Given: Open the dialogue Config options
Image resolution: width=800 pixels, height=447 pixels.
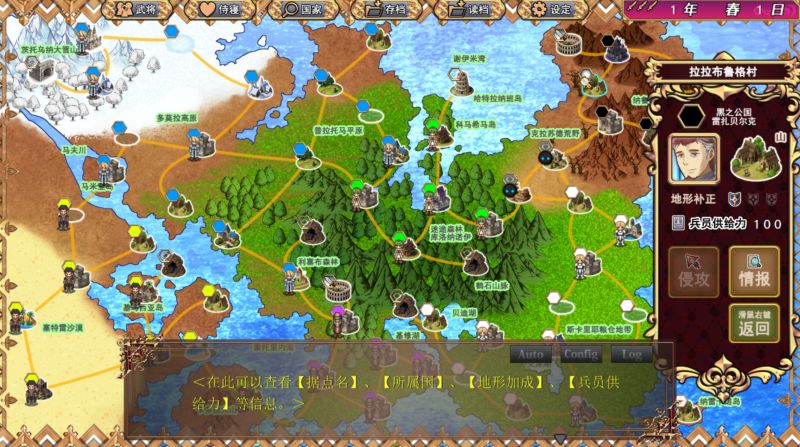Looking at the screenshot, I should [580, 354].
